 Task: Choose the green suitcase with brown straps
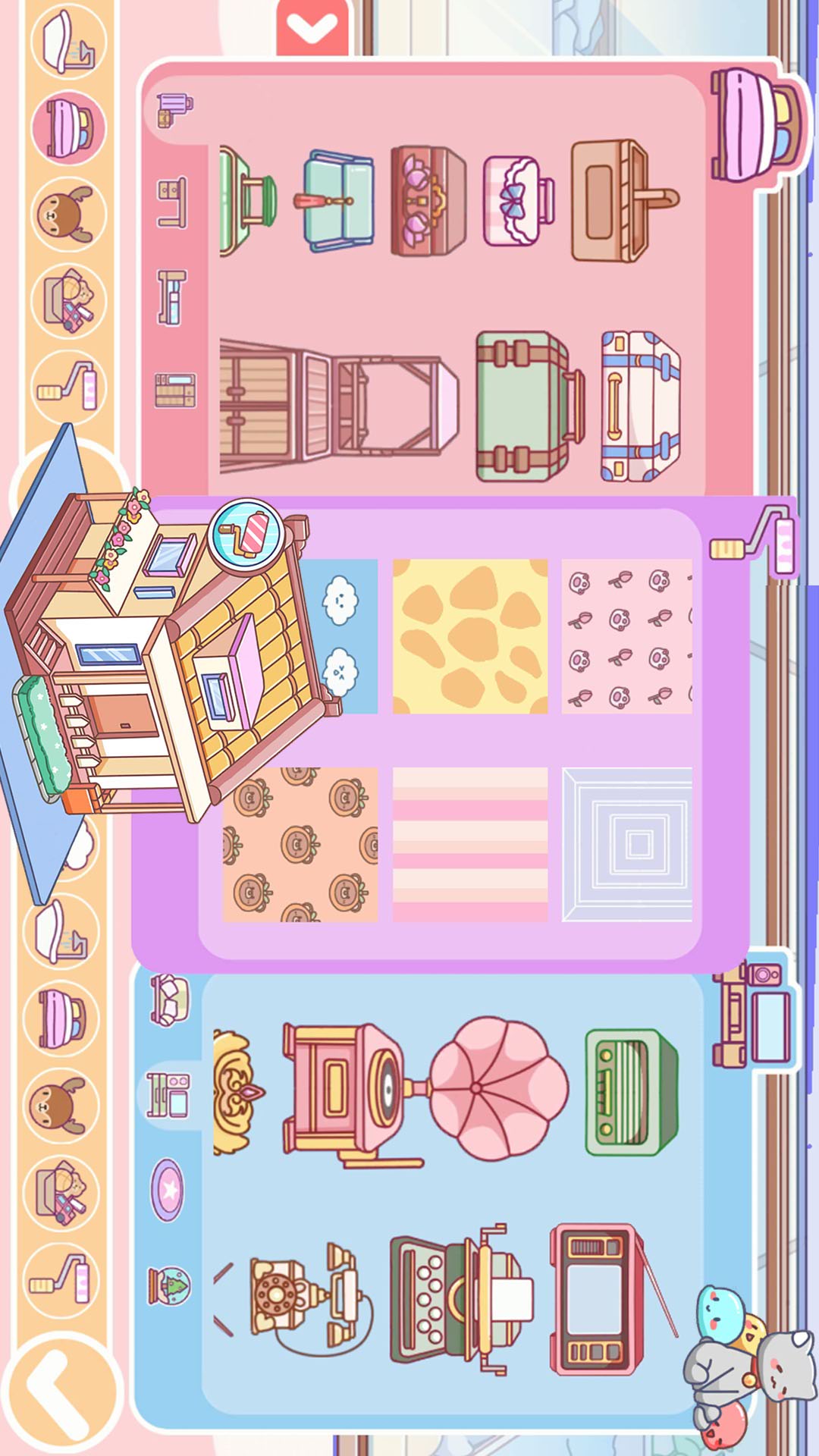pos(529,406)
